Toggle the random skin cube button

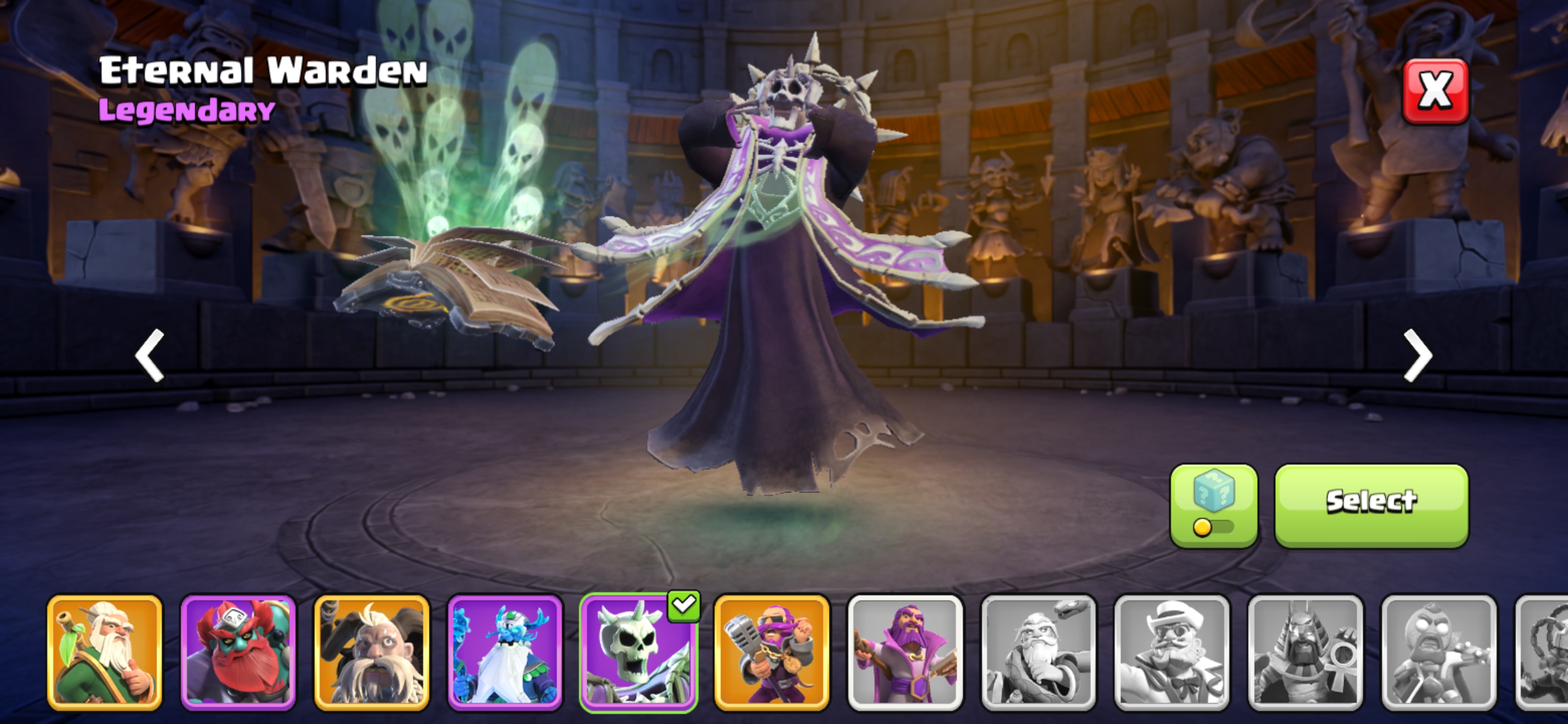click(1213, 505)
